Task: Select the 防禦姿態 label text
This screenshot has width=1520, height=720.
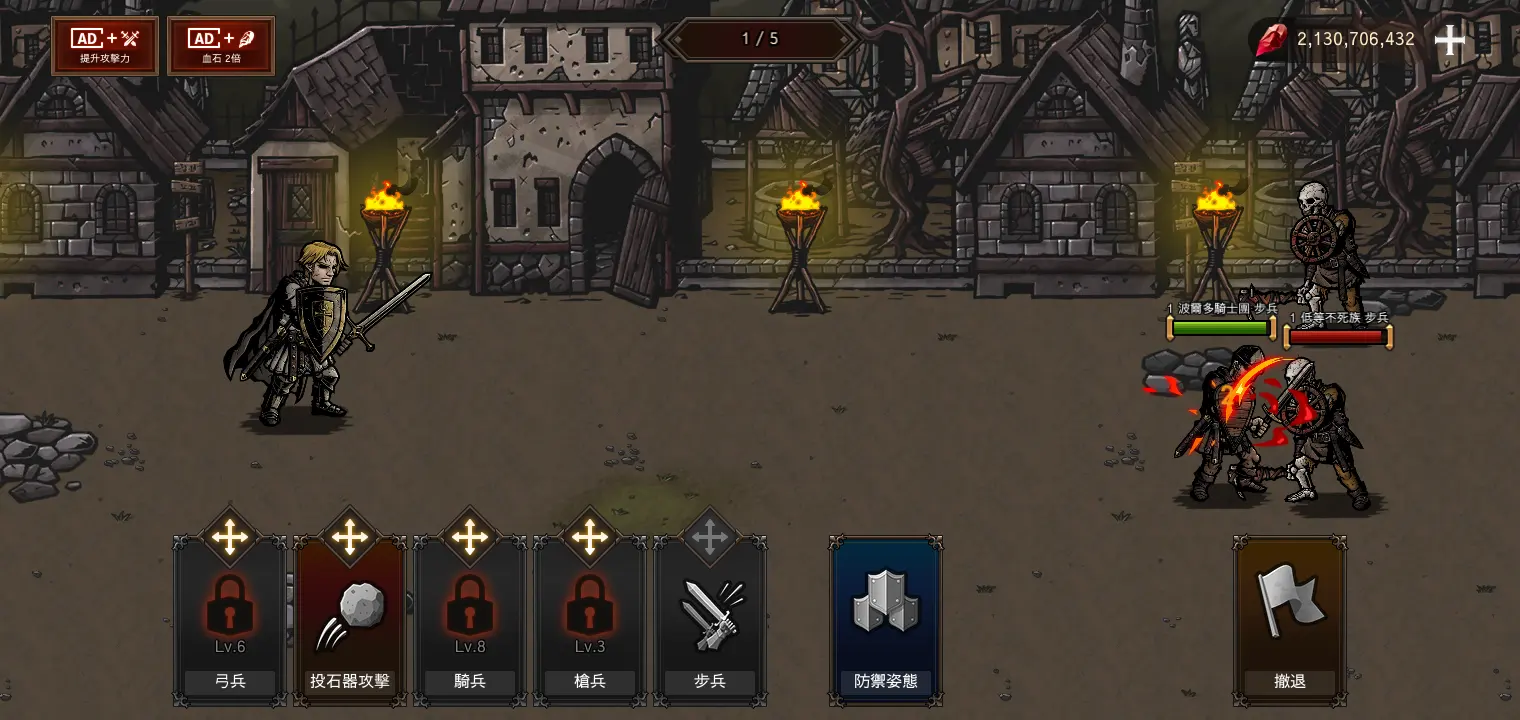Action: pyautogui.click(x=884, y=682)
